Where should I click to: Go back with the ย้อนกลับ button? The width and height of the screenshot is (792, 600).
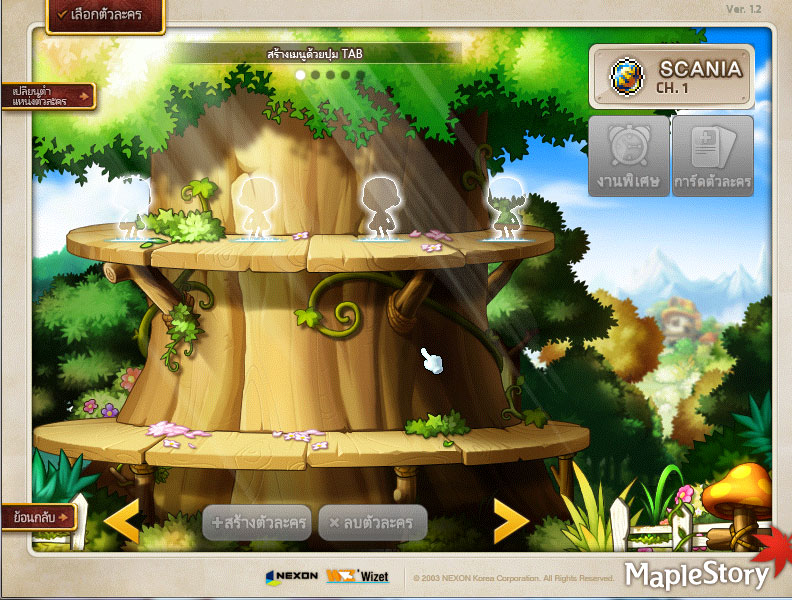pyautogui.click(x=40, y=517)
